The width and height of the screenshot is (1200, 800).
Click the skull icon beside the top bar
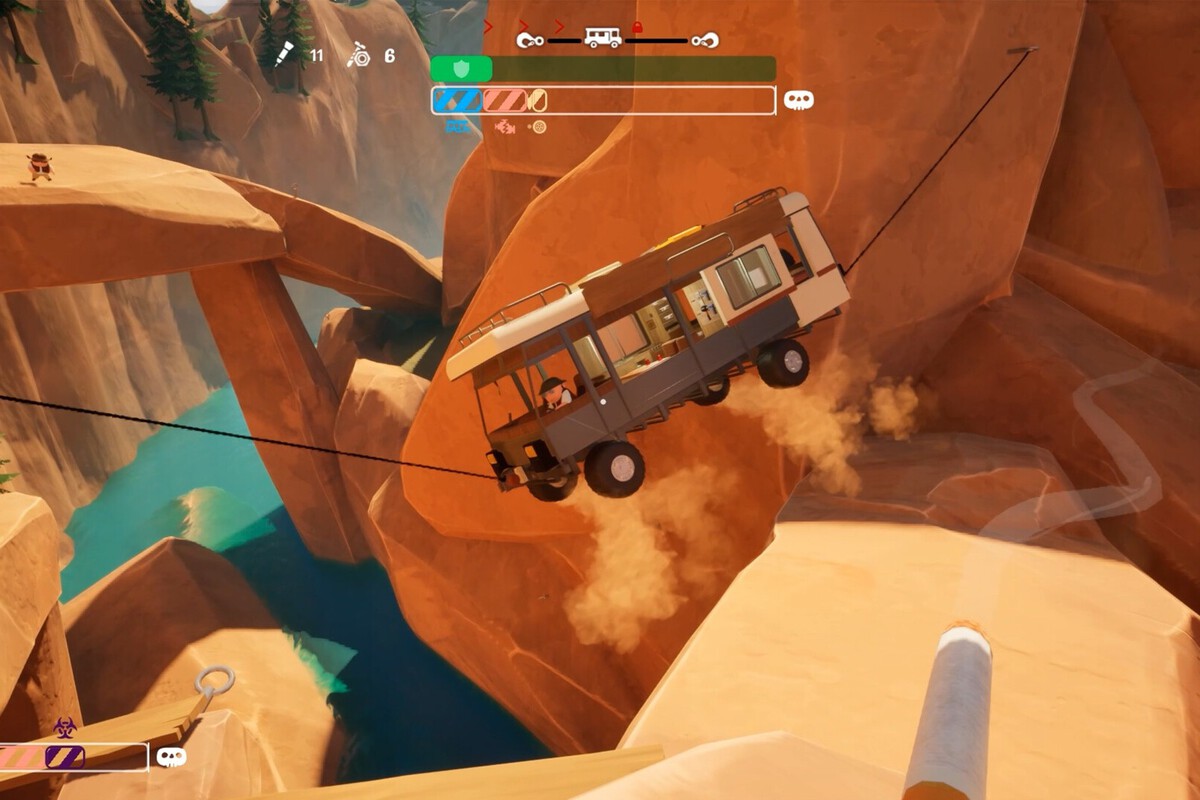tap(798, 100)
